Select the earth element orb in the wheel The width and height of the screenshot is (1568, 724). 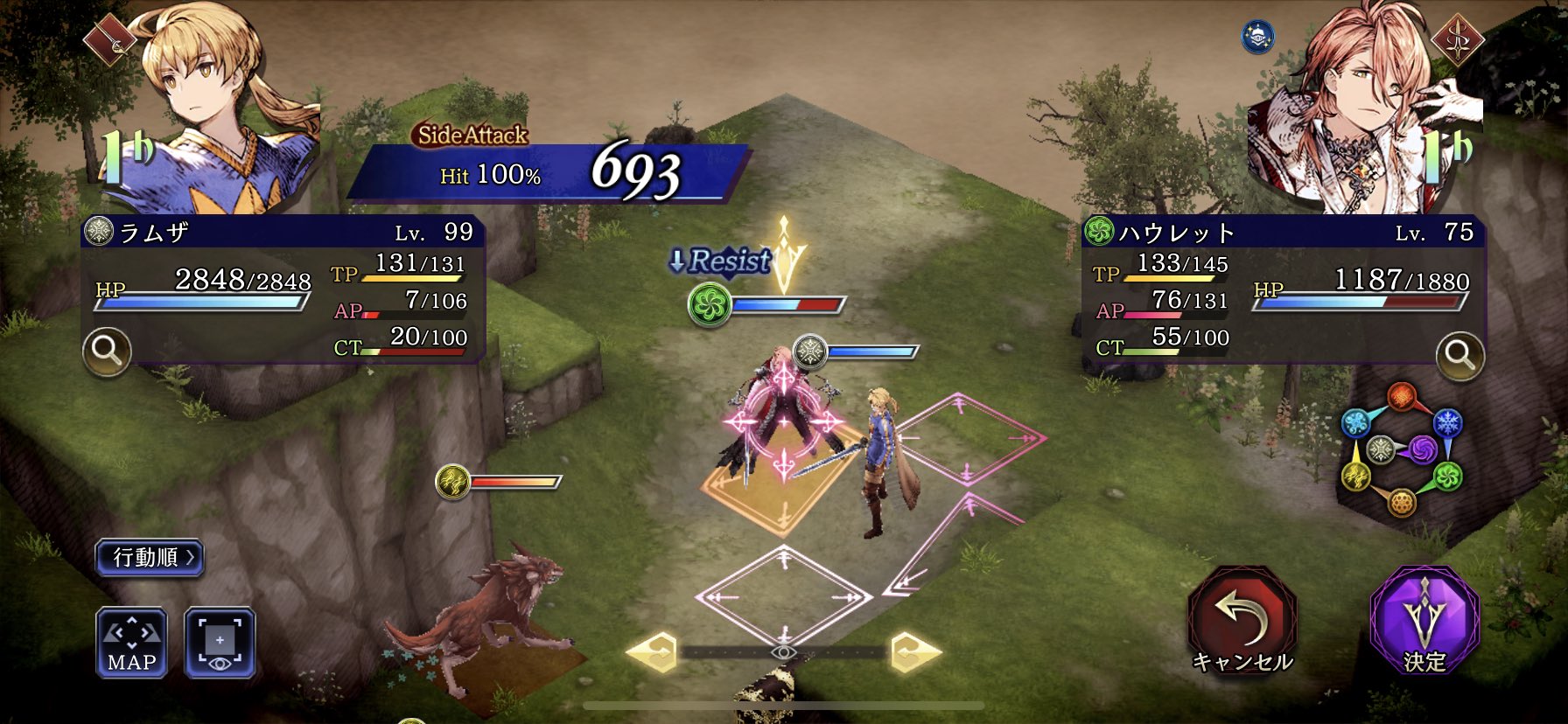pyautogui.click(x=1402, y=503)
